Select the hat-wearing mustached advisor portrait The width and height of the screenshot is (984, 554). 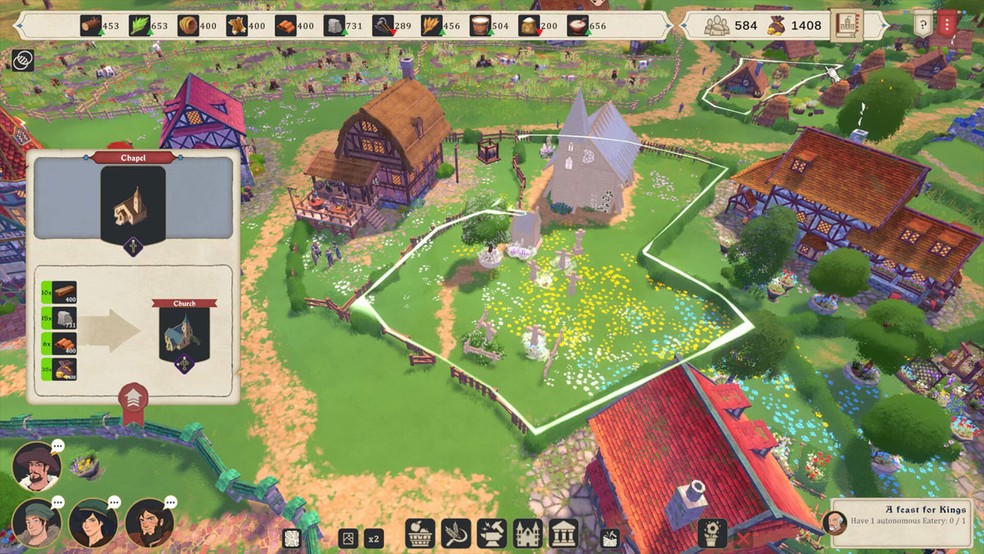(37, 466)
